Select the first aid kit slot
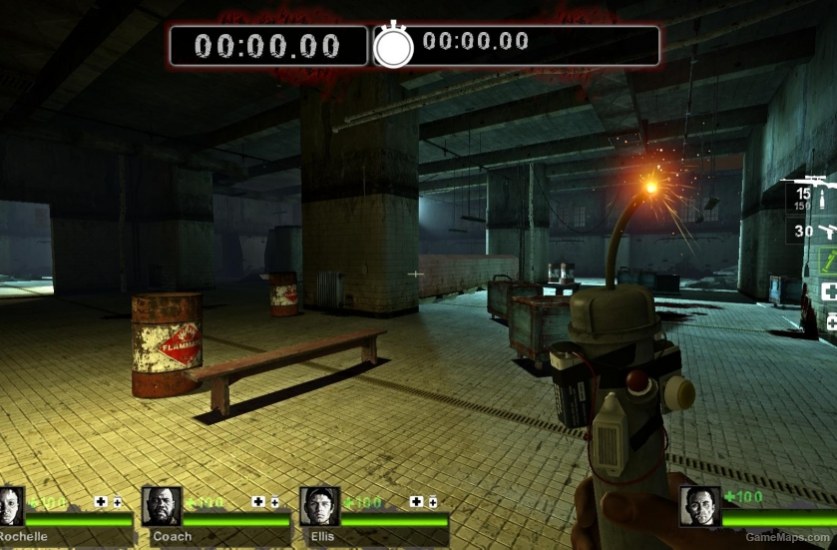Image resolution: width=837 pixels, height=550 pixels. click(829, 291)
